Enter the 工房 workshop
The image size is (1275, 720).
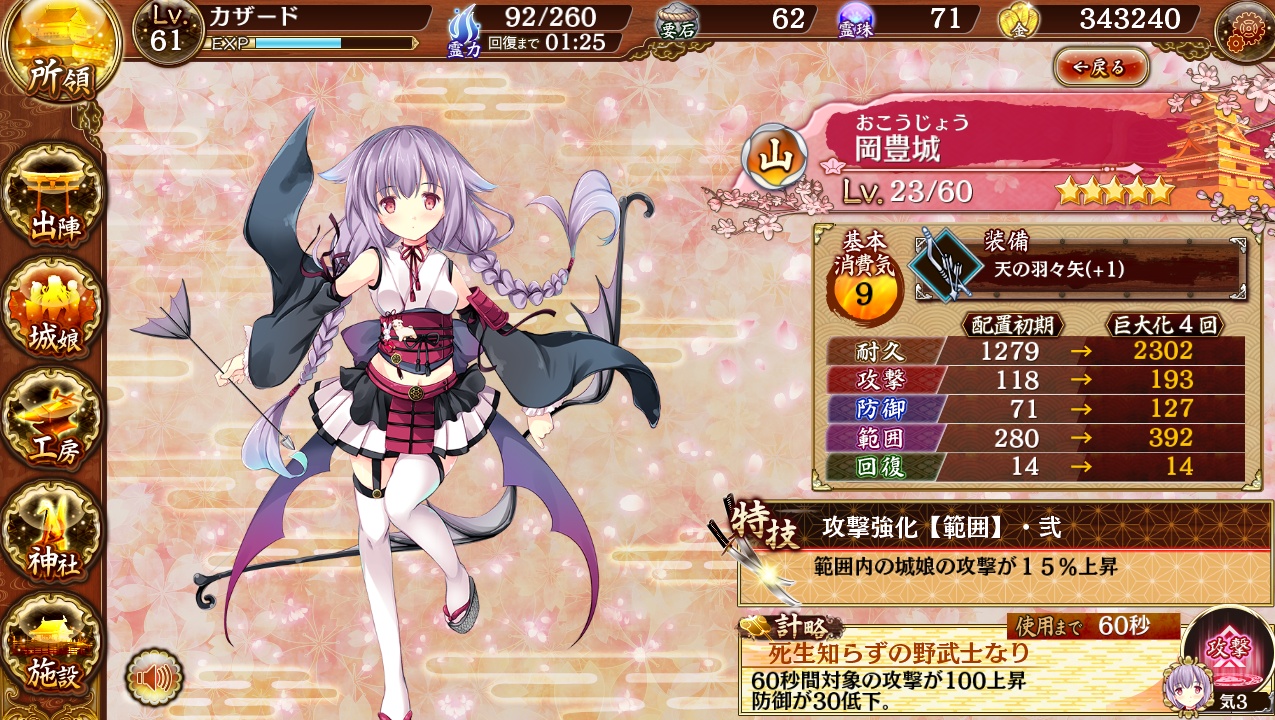(53, 422)
